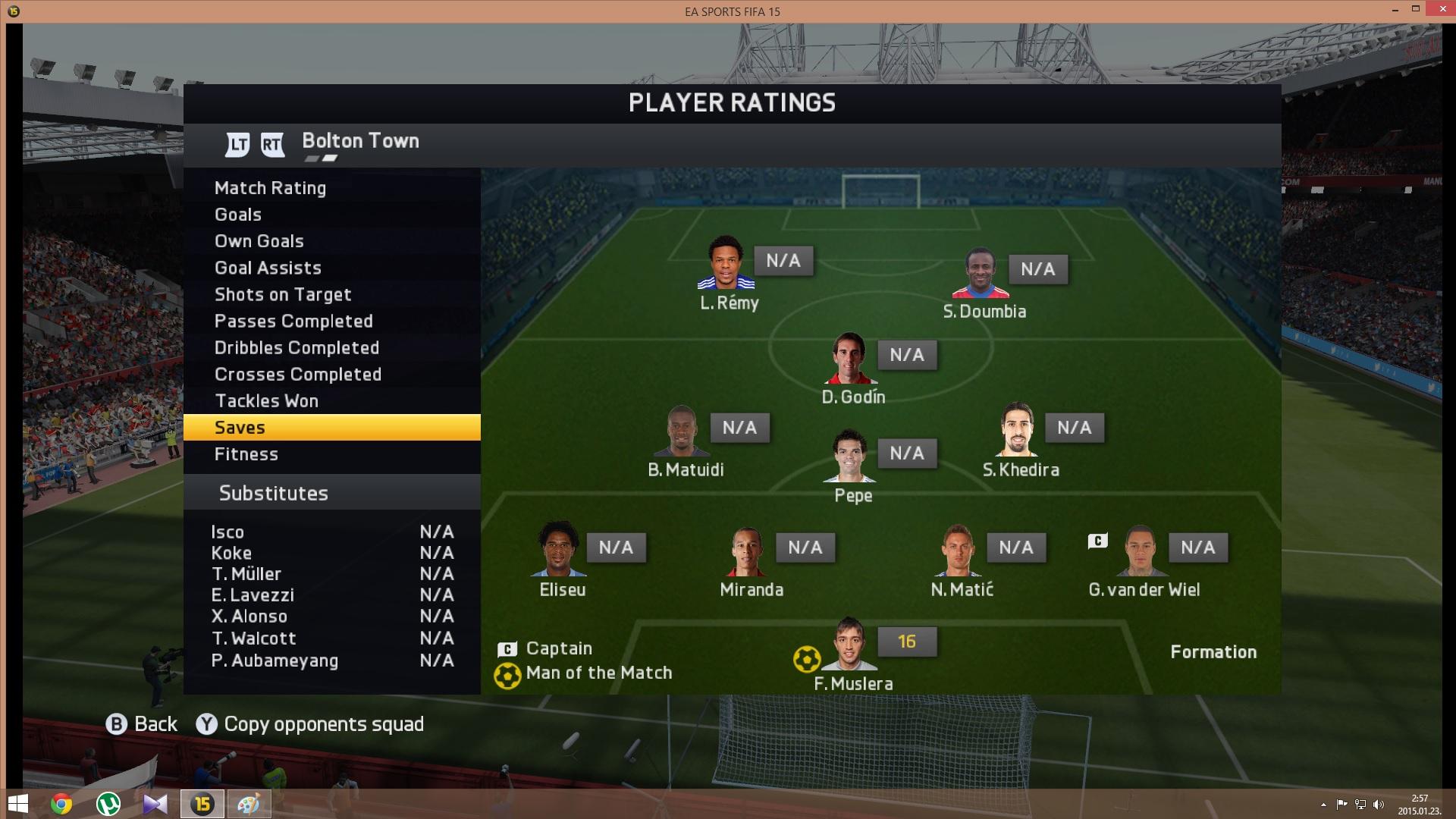Choose S. Doumbia's player portrait
The width and height of the screenshot is (1456, 819).
pos(981,273)
